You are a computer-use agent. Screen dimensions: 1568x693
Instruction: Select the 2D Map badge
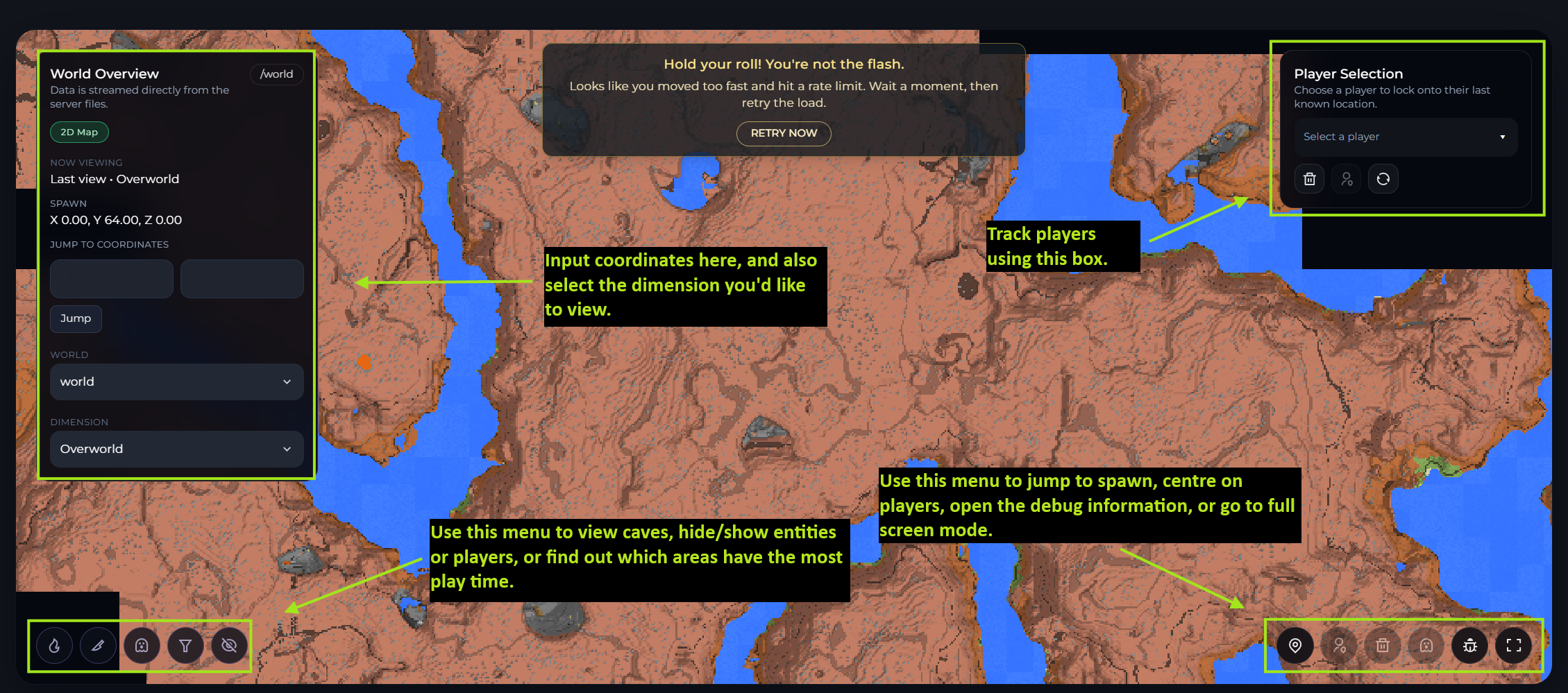79,132
